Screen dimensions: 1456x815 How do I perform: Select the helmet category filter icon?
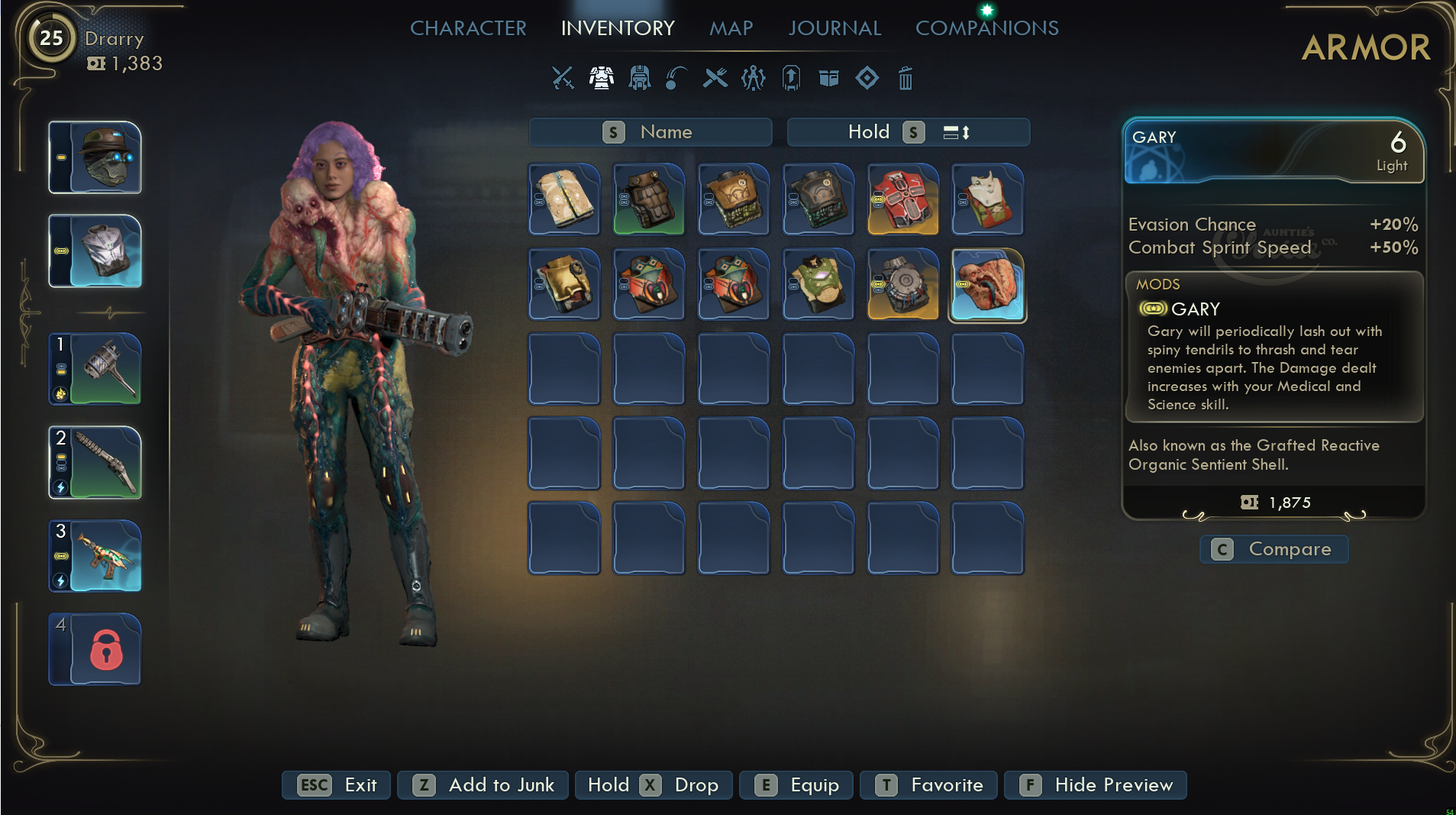(x=639, y=78)
